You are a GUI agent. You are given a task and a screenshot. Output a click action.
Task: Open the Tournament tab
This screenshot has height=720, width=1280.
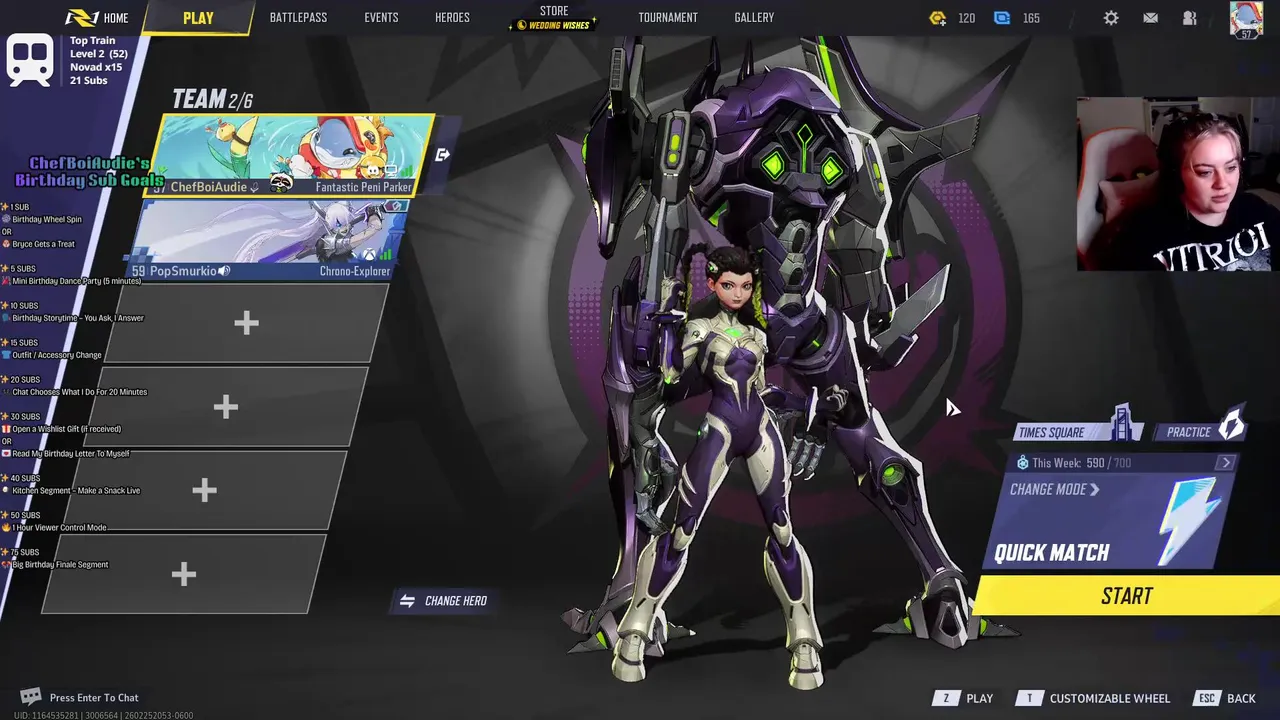(x=668, y=18)
